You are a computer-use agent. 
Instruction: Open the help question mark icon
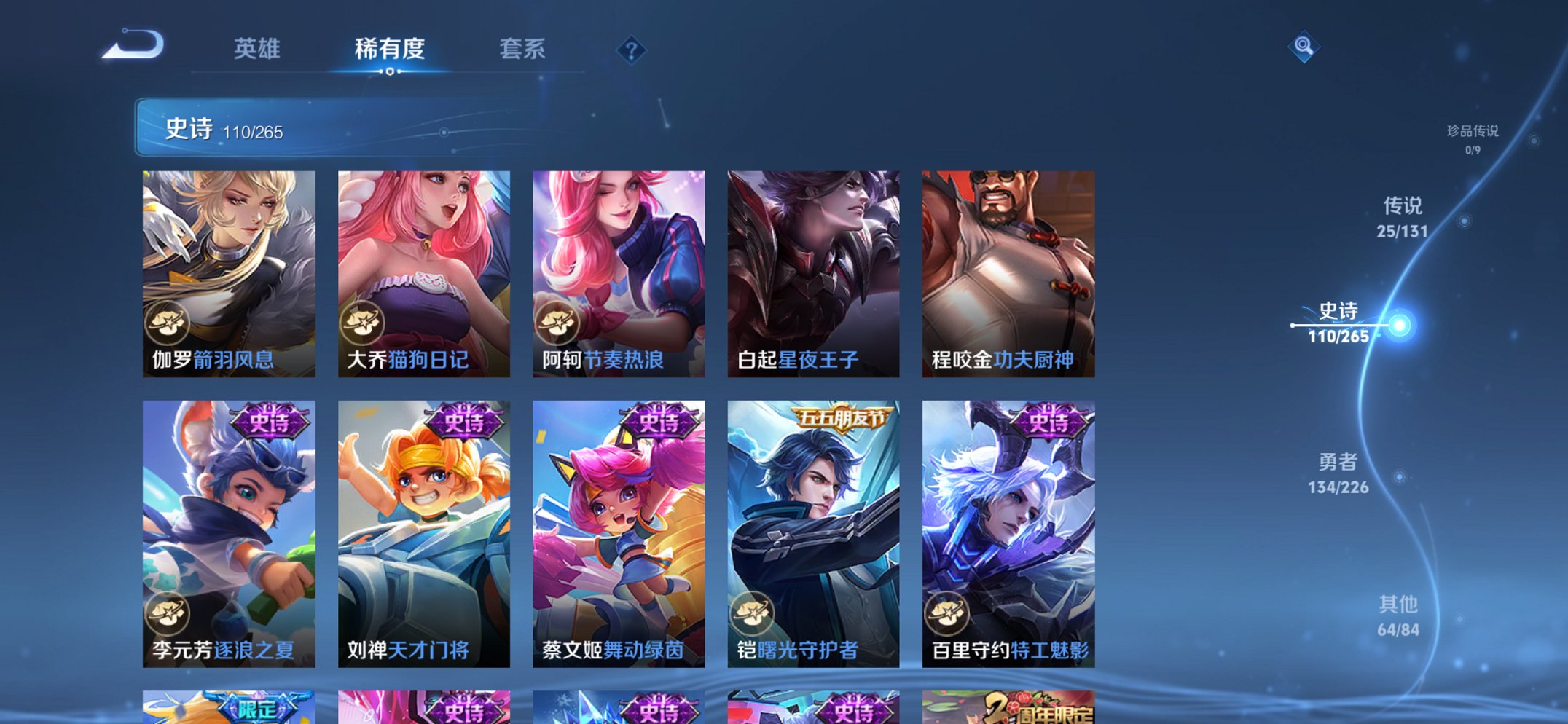pyautogui.click(x=633, y=50)
